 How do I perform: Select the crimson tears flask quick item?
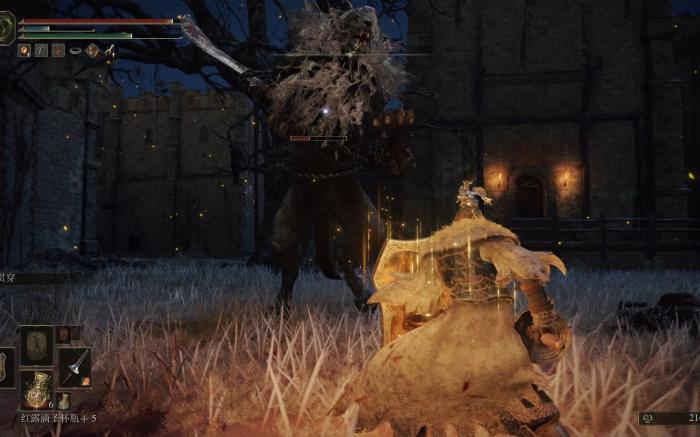pyautogui.click(x=38, y=389)
